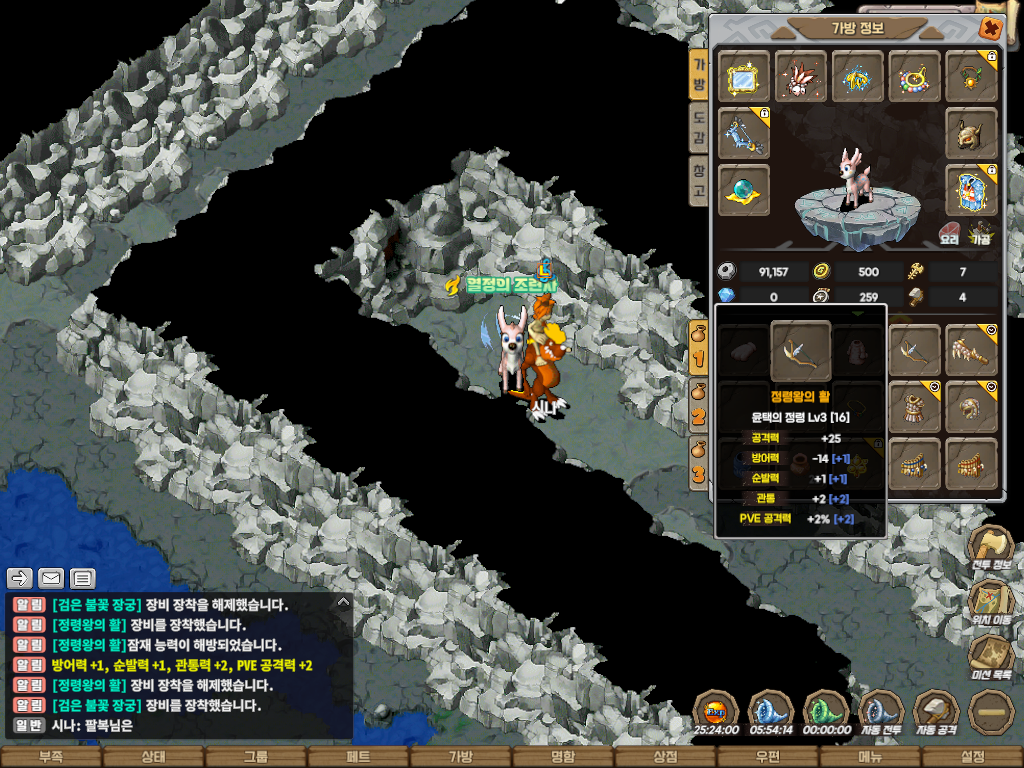Select the horned helmet equipment slot
The width and height of the screenshot is (1024, 768).
pos(971,133)
